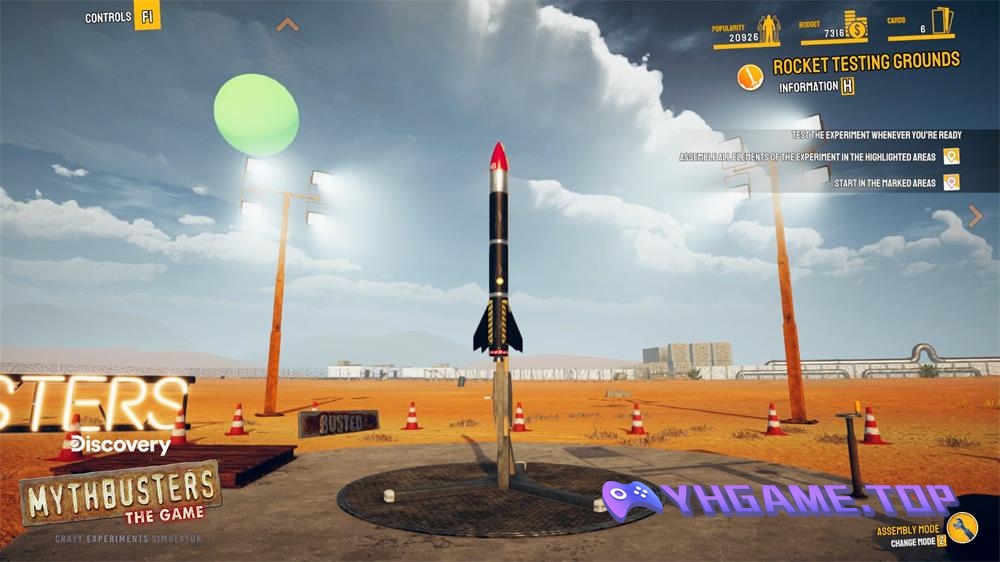This screenshot has width=1000, height=562.
Task: Open the YHGAME.TOP watermark link
Action: coord(780,499)
